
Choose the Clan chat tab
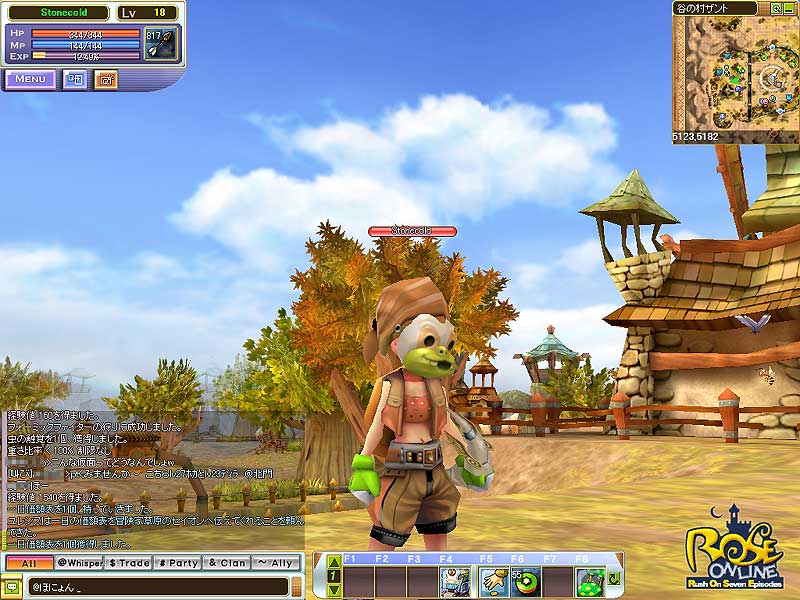pos(227,563)
